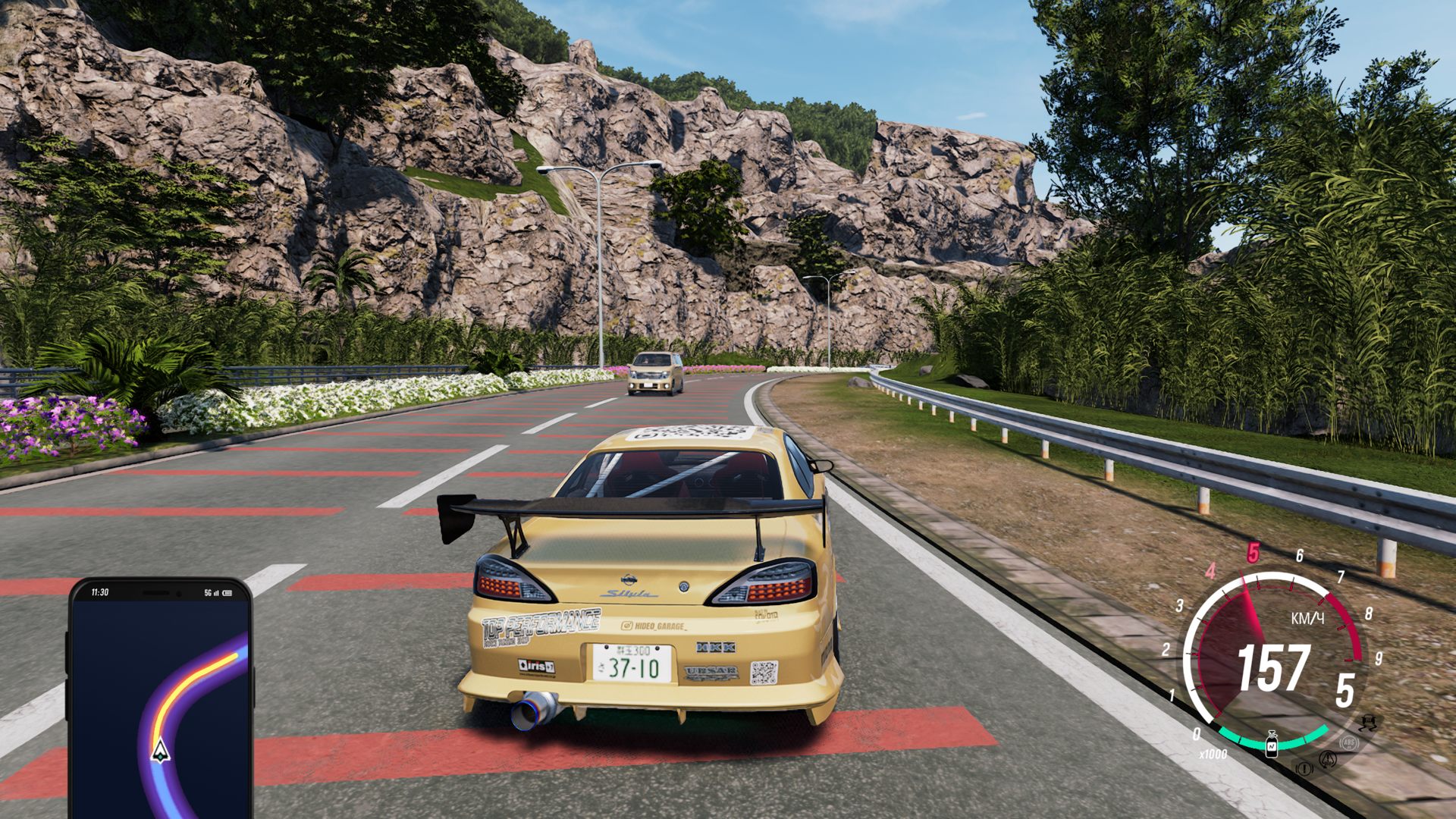Toggle the traction control skid icon

[x=1367, y=723]
